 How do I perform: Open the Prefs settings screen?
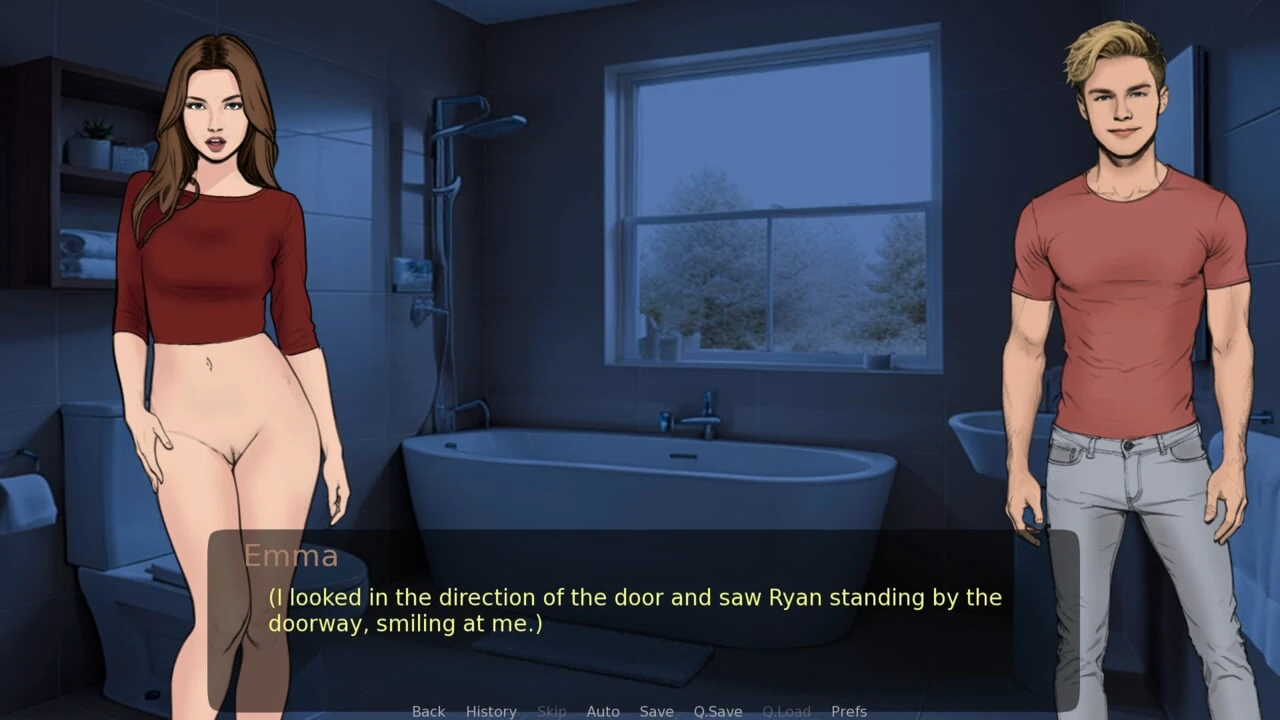point(849,711)
